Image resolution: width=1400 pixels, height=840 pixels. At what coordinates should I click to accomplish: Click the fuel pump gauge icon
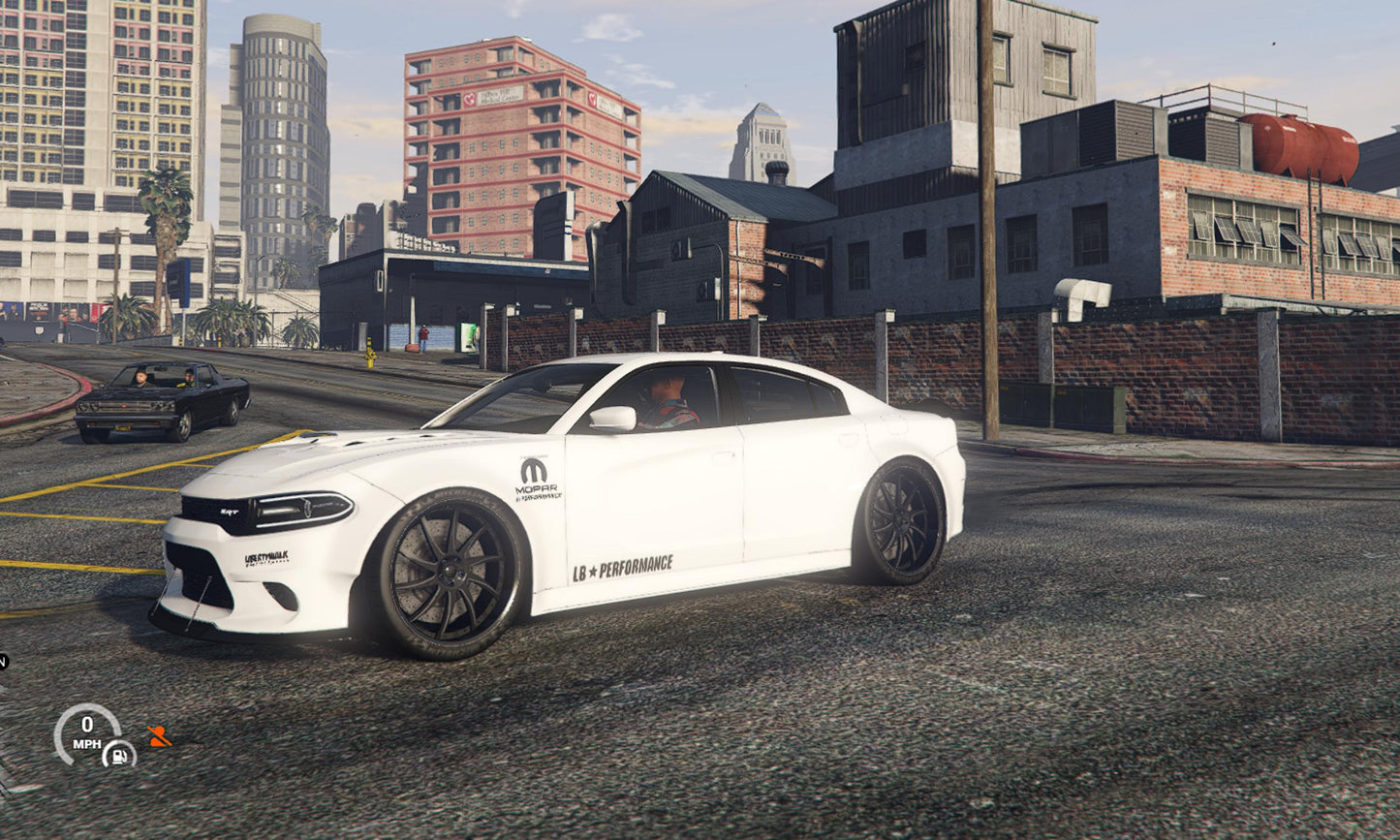[119, 754]
